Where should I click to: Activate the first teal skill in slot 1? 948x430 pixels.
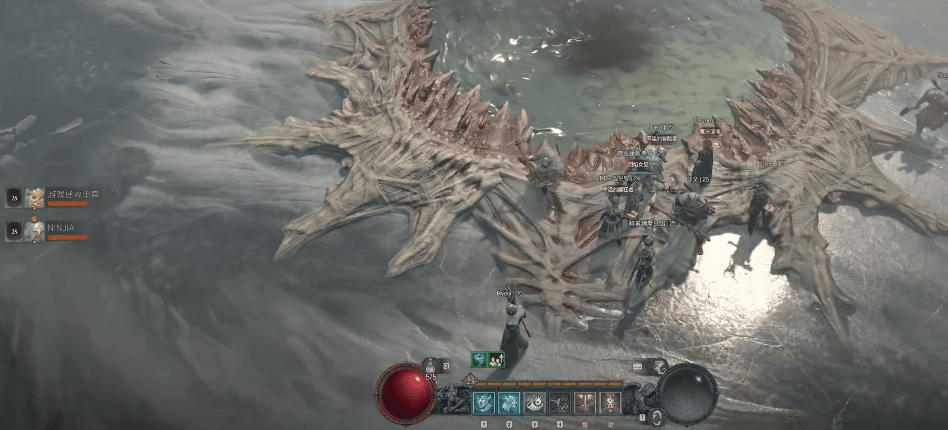click(484, 403)
